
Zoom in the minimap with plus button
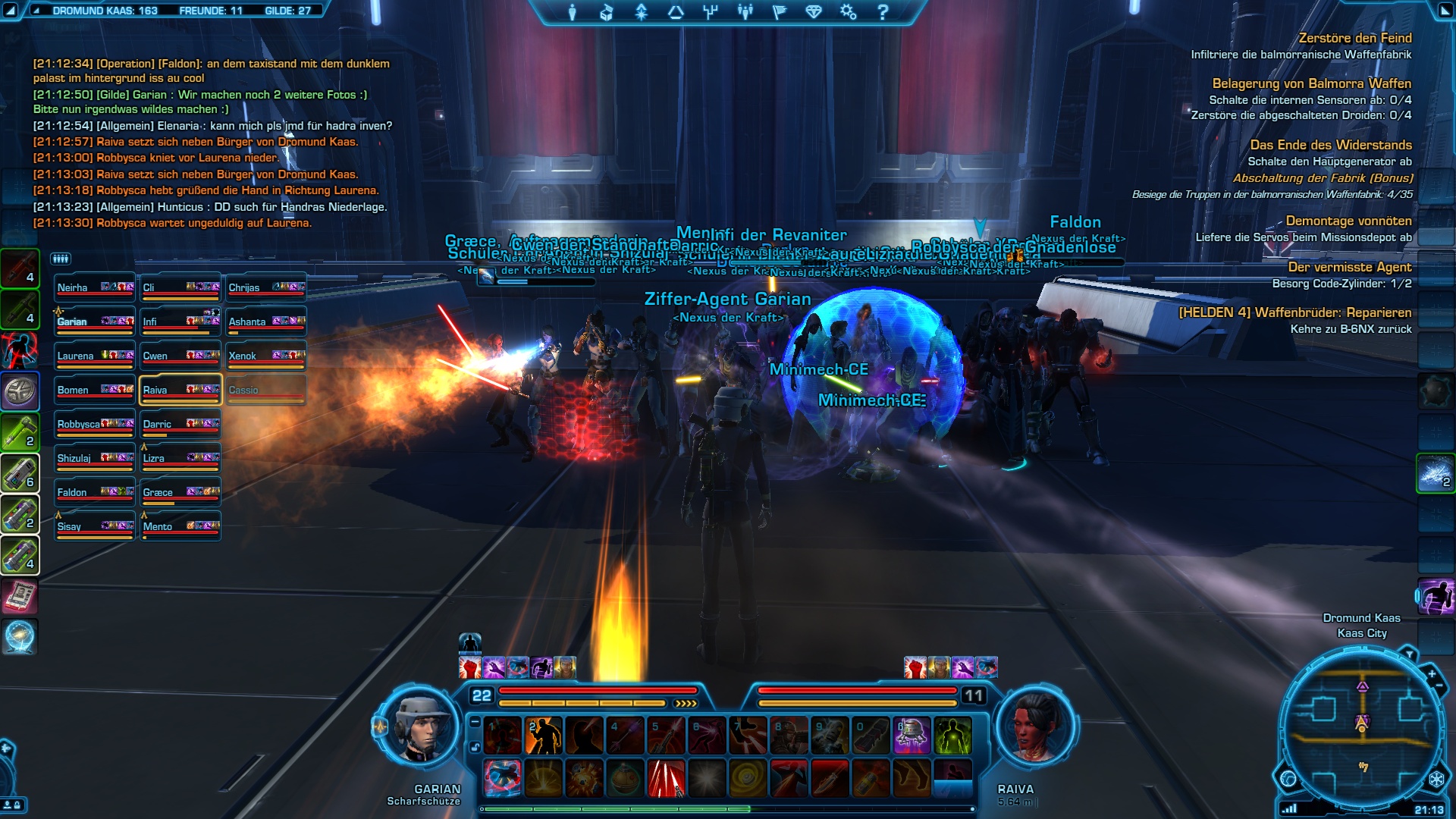coord(1432,673)
